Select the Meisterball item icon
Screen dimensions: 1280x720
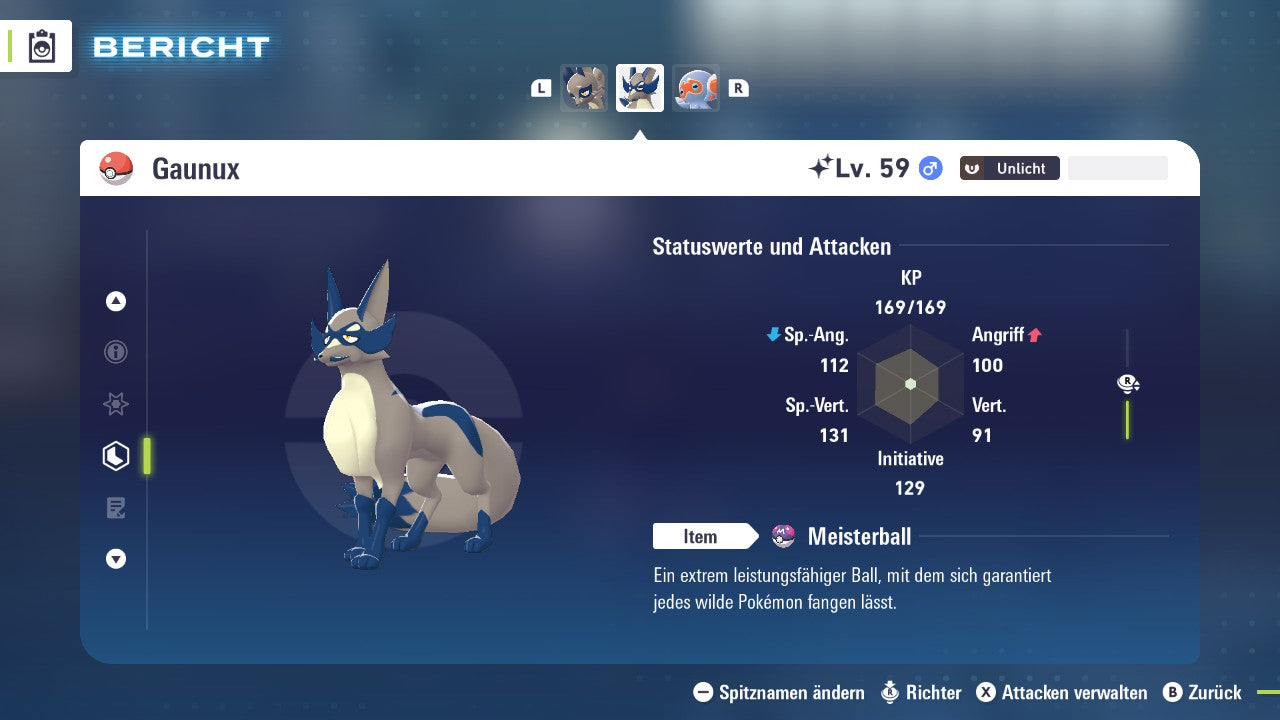point(782,536)
